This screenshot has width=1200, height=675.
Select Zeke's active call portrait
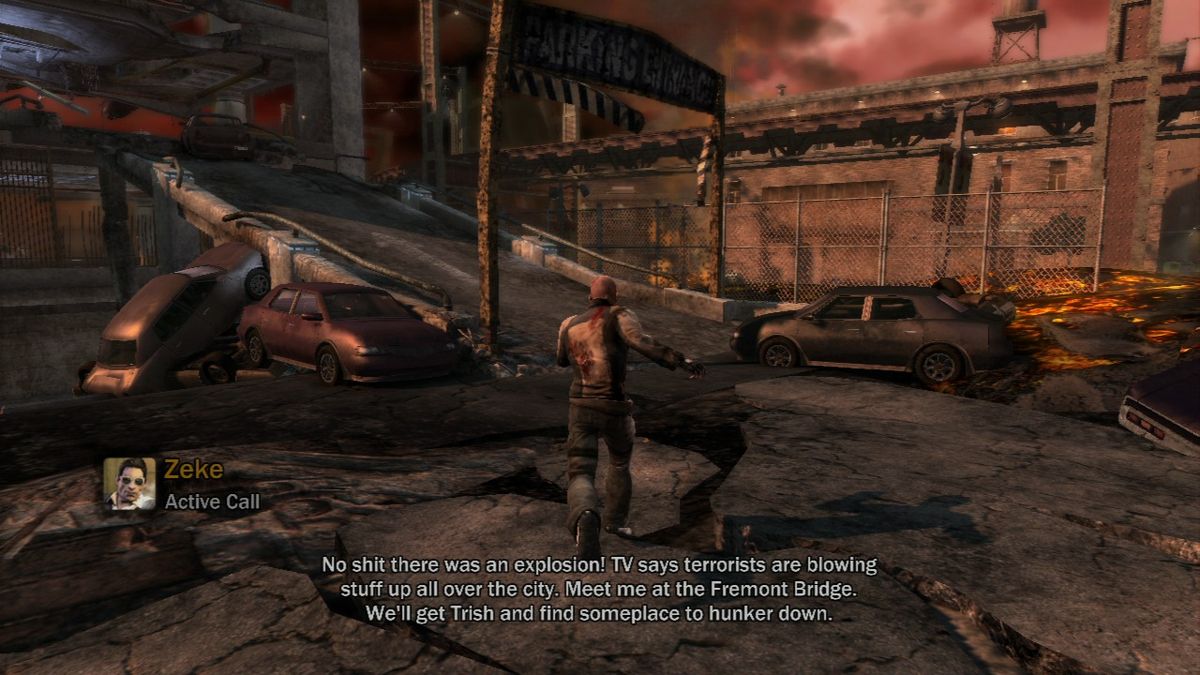[130, 484]
